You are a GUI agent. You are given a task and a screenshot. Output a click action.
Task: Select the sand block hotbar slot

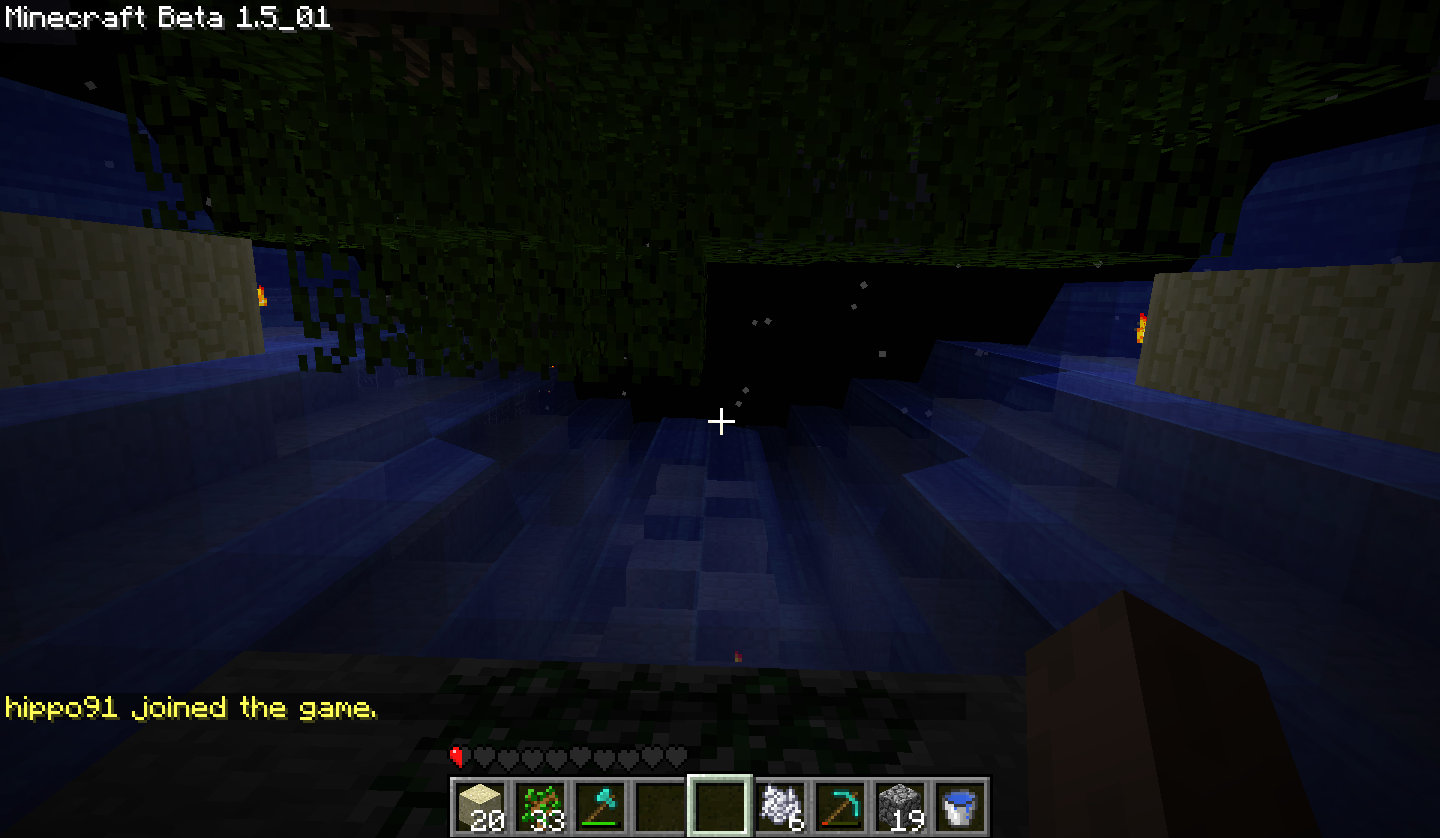coord(480,806)
